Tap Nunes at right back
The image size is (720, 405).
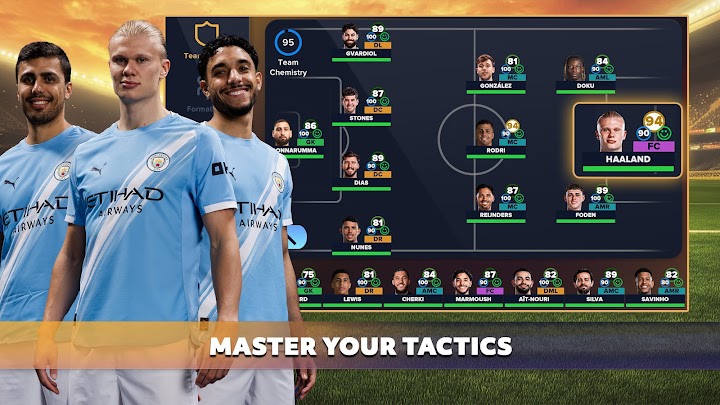coord(361,234)
